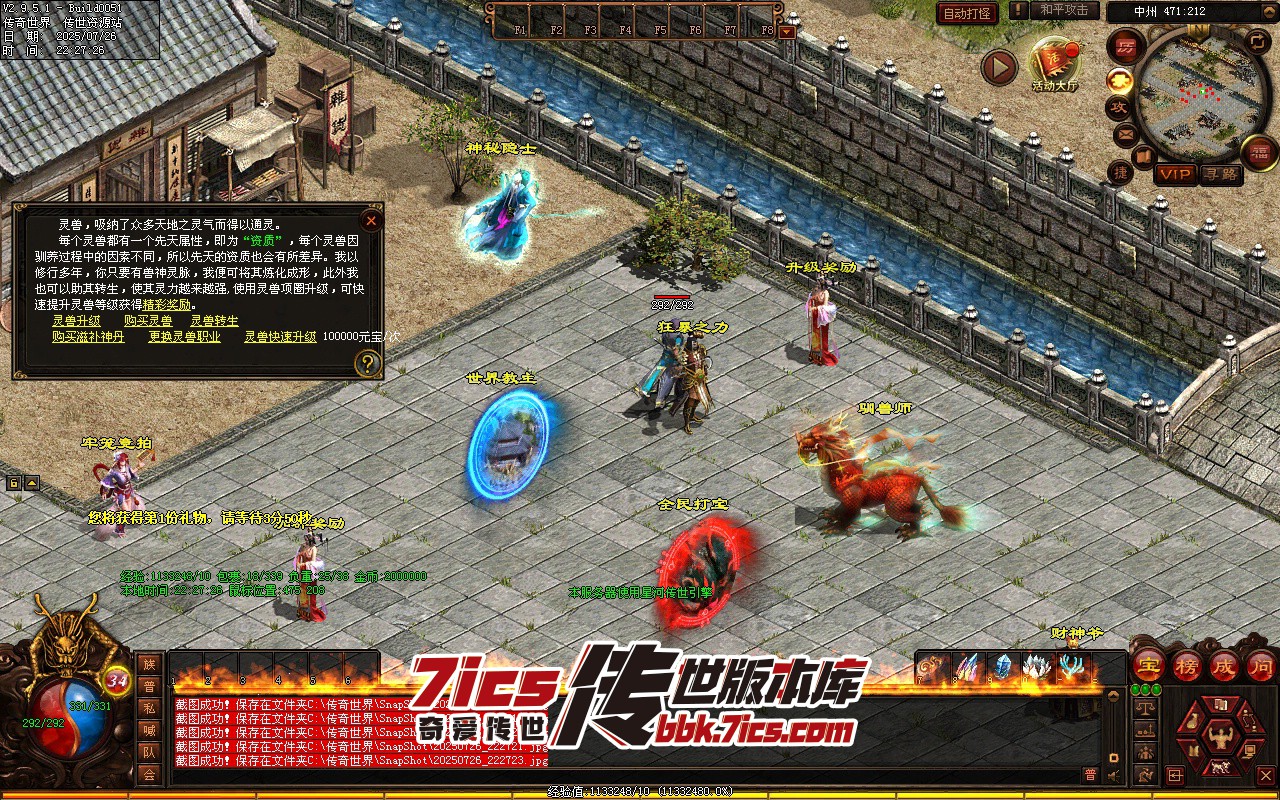Open the 宝 treasure shop button
This screenshot has width=1280, height=800.
pos(1148,665)
